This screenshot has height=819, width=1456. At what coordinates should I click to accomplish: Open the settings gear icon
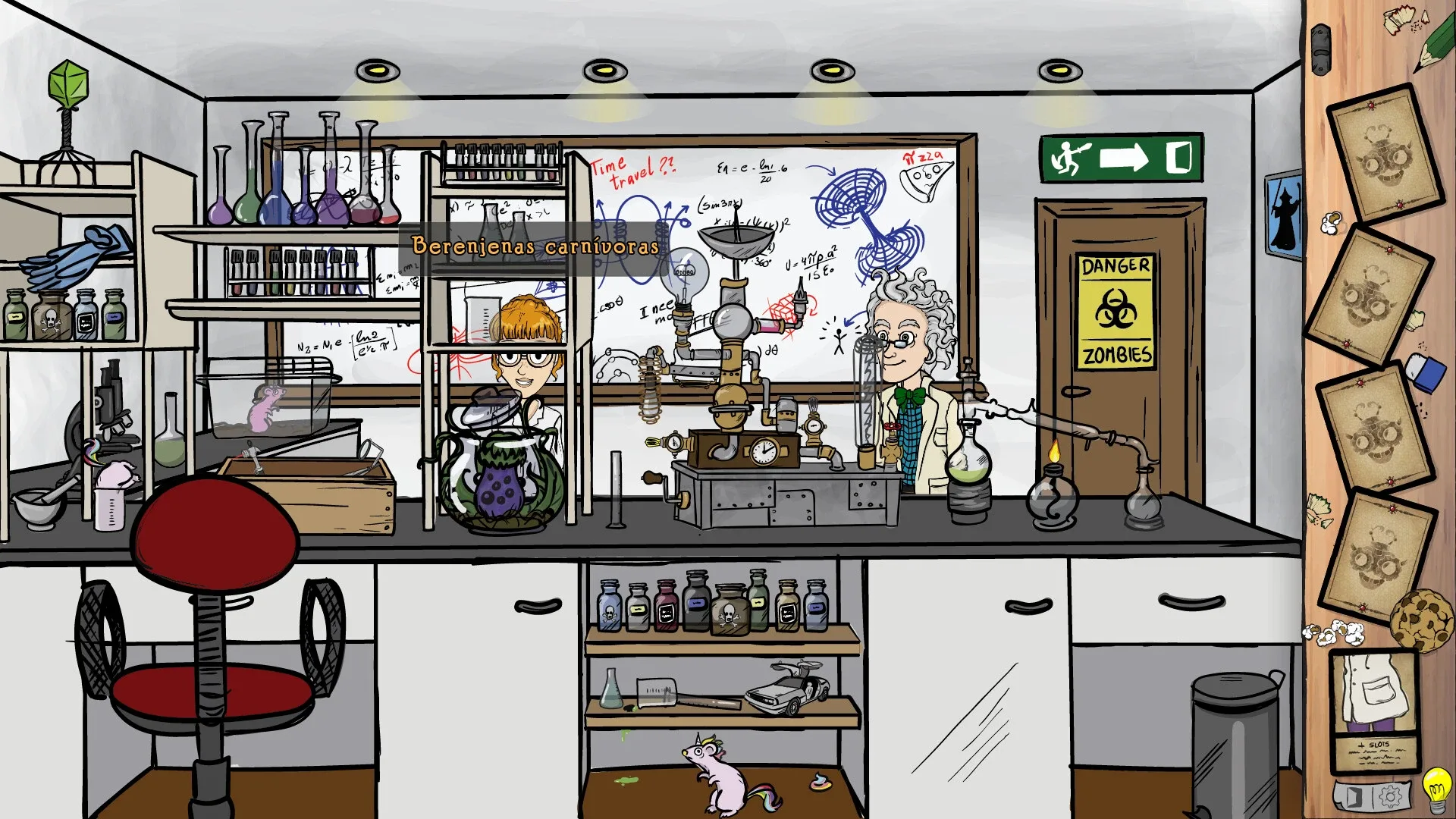tap(1390, 796)
